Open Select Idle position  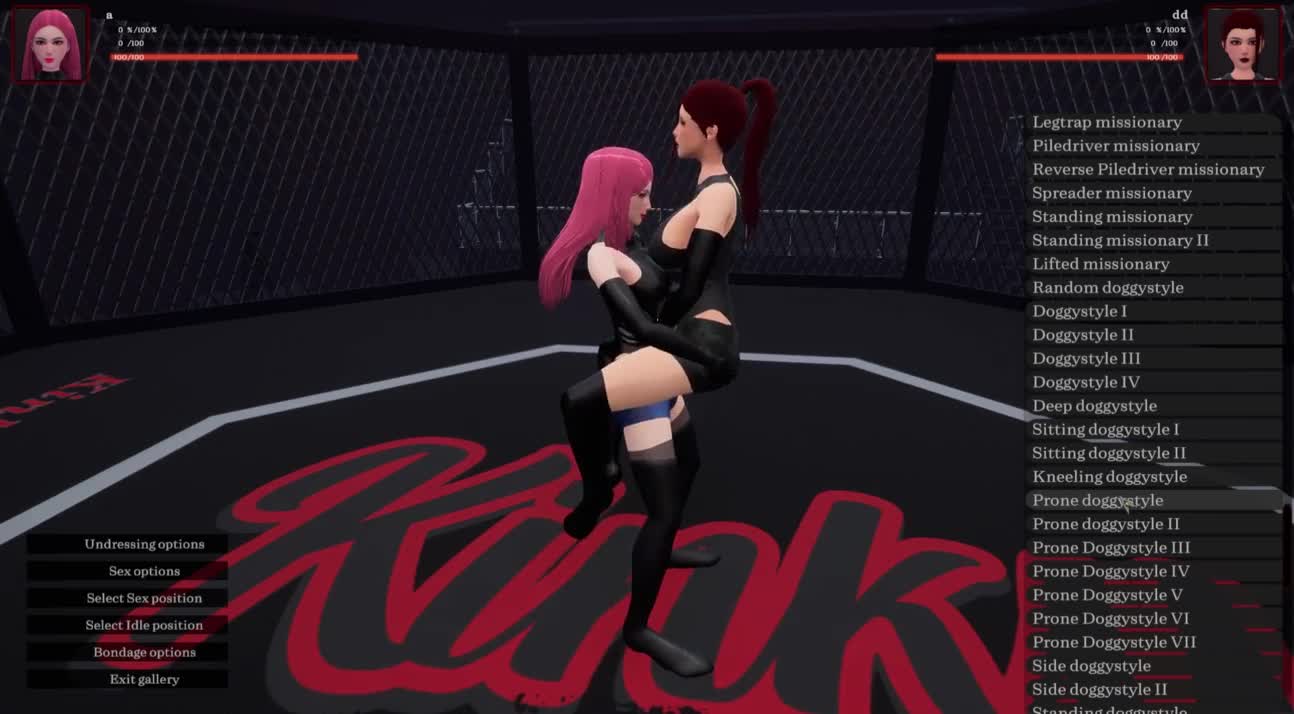(144, 625)
